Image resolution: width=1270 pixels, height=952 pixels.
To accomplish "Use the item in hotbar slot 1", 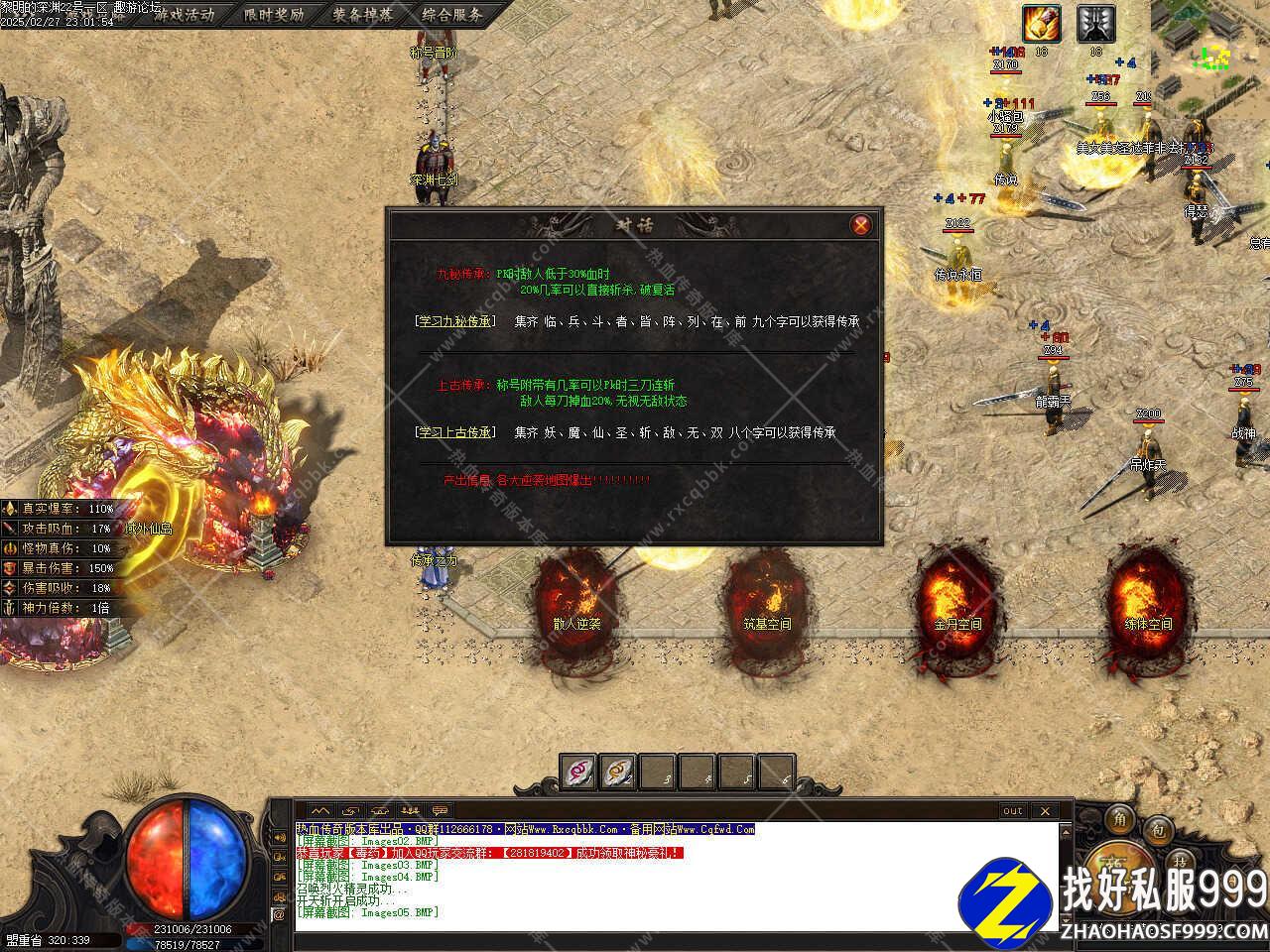I will click(x=578, y=771).
